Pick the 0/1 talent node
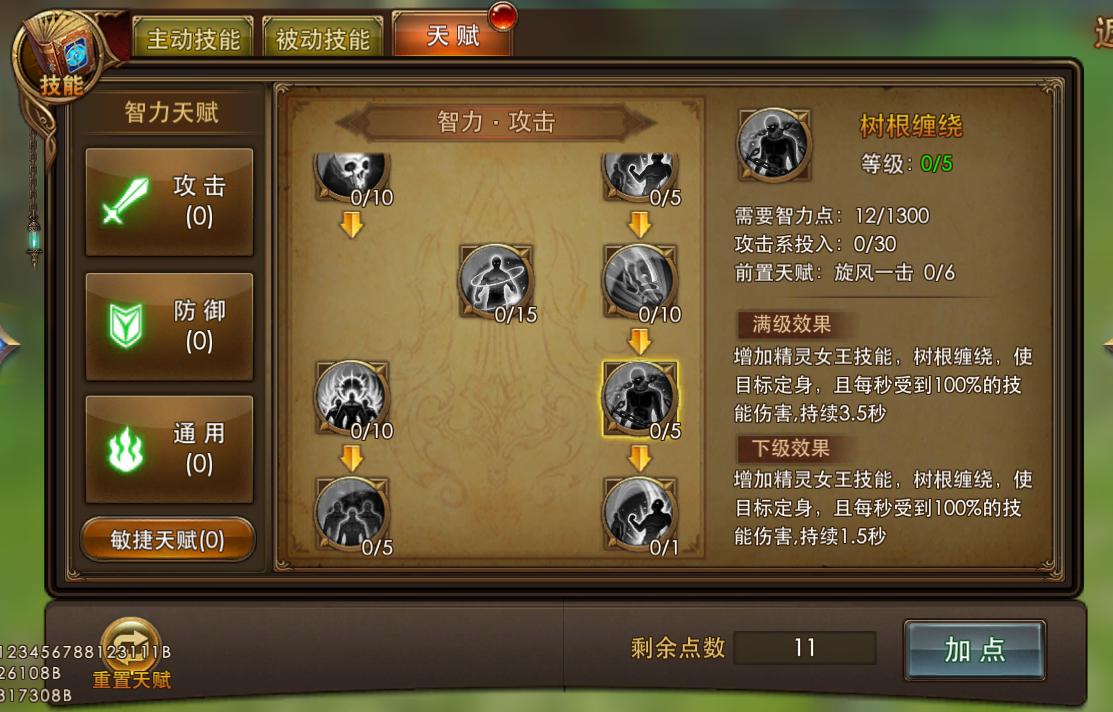The width and height of the screenshot is (1113, 712). click(640, 512)
